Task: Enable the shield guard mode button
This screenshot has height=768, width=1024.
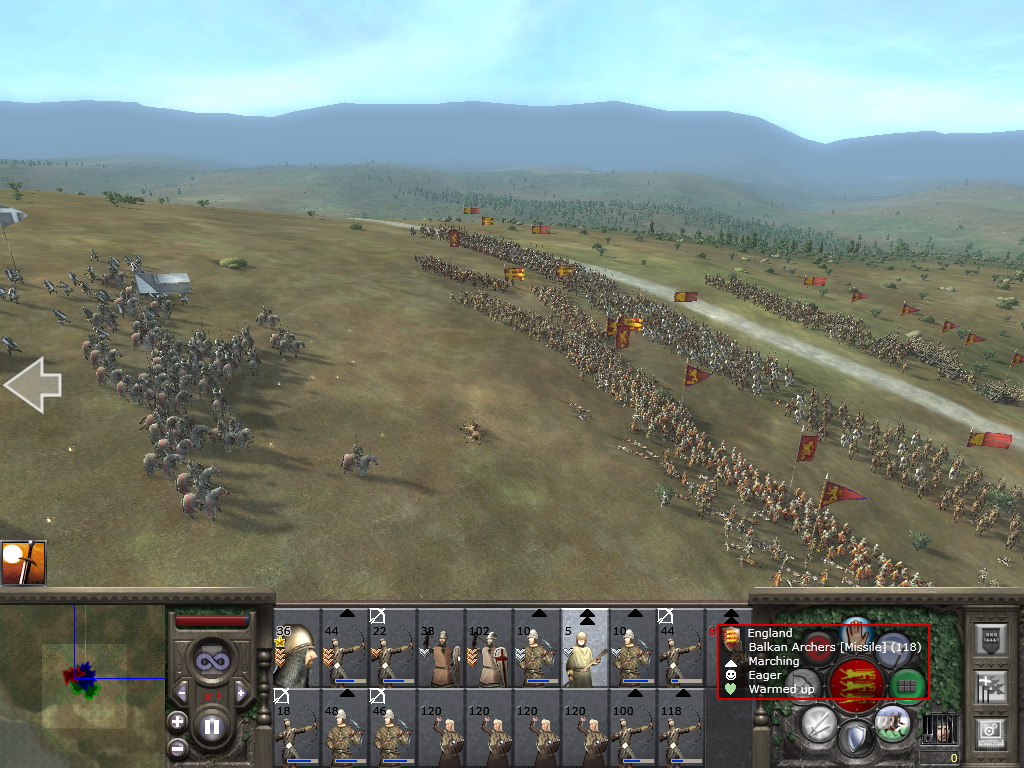Action: 855,740
